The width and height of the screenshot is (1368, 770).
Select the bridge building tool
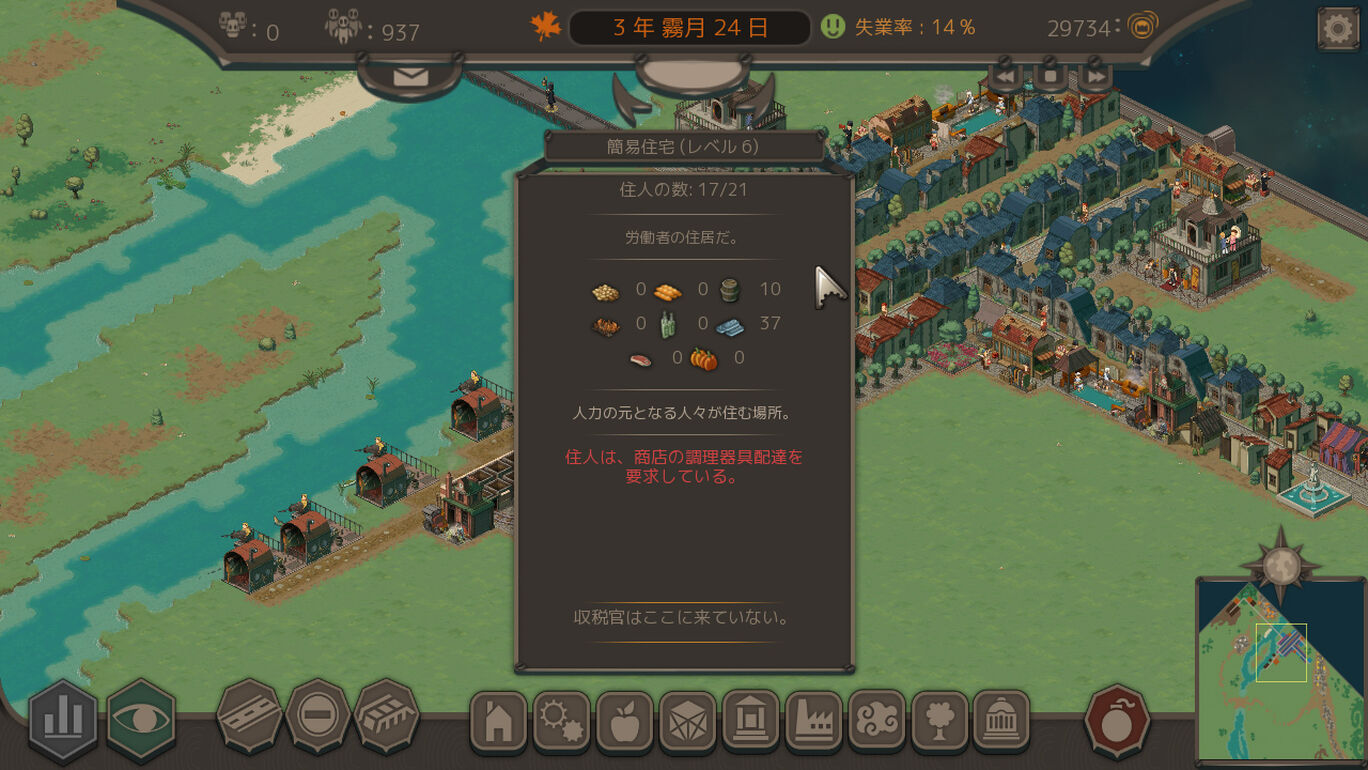pos(386,716)
